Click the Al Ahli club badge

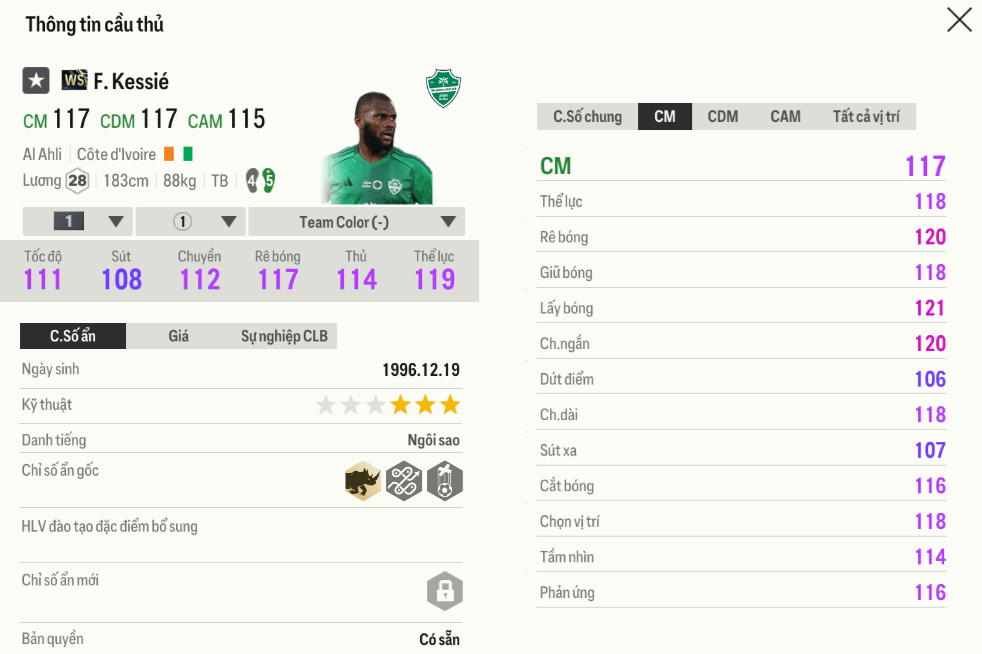pos(443,88)
